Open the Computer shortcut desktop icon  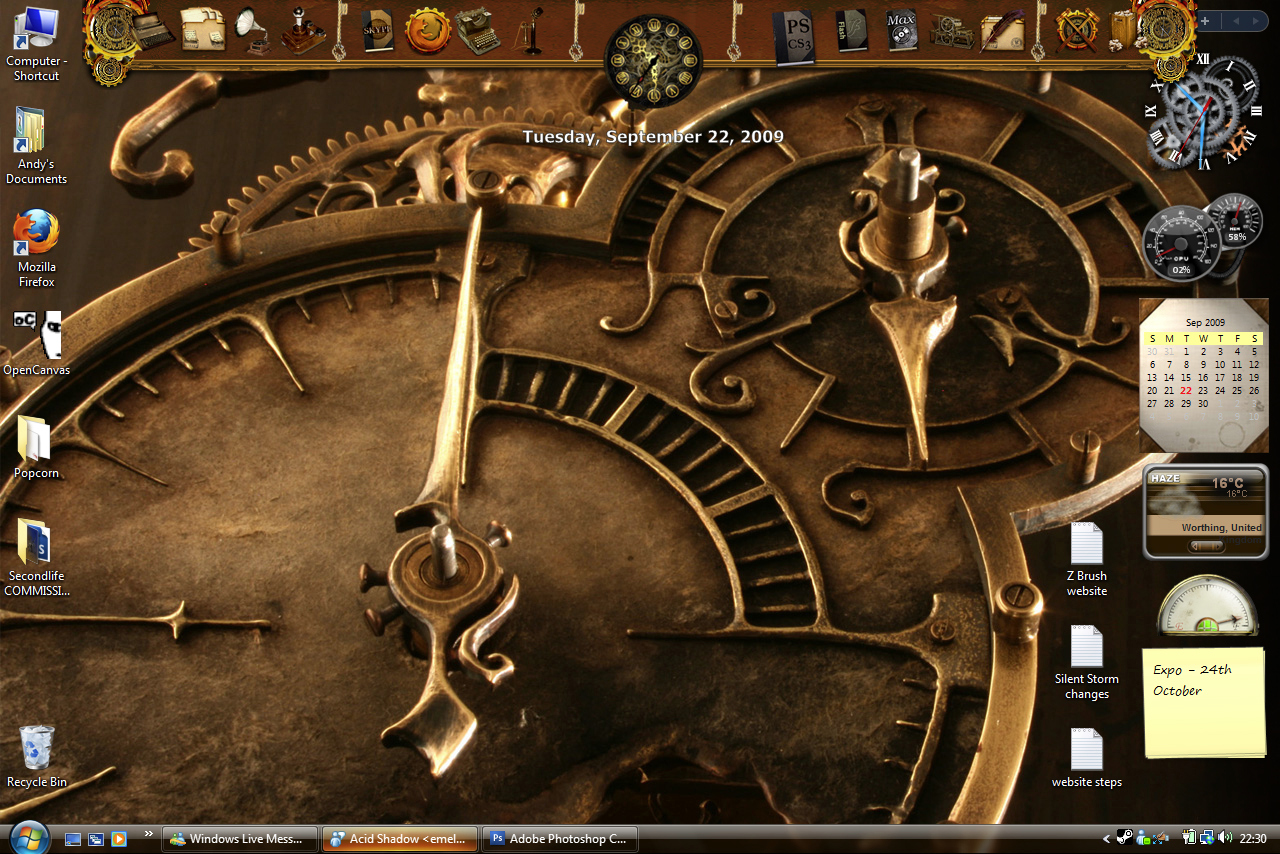pyautogui.click(x=36, y=30)
